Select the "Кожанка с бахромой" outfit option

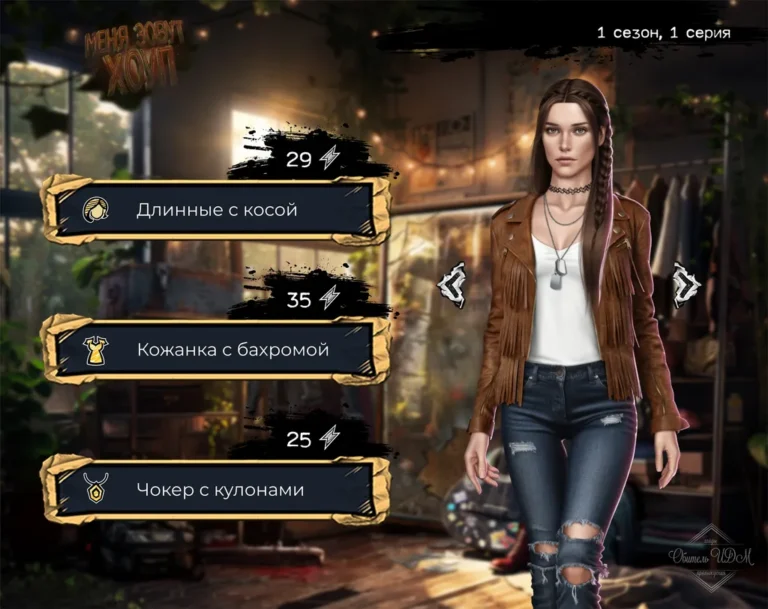tap(216, 351)
